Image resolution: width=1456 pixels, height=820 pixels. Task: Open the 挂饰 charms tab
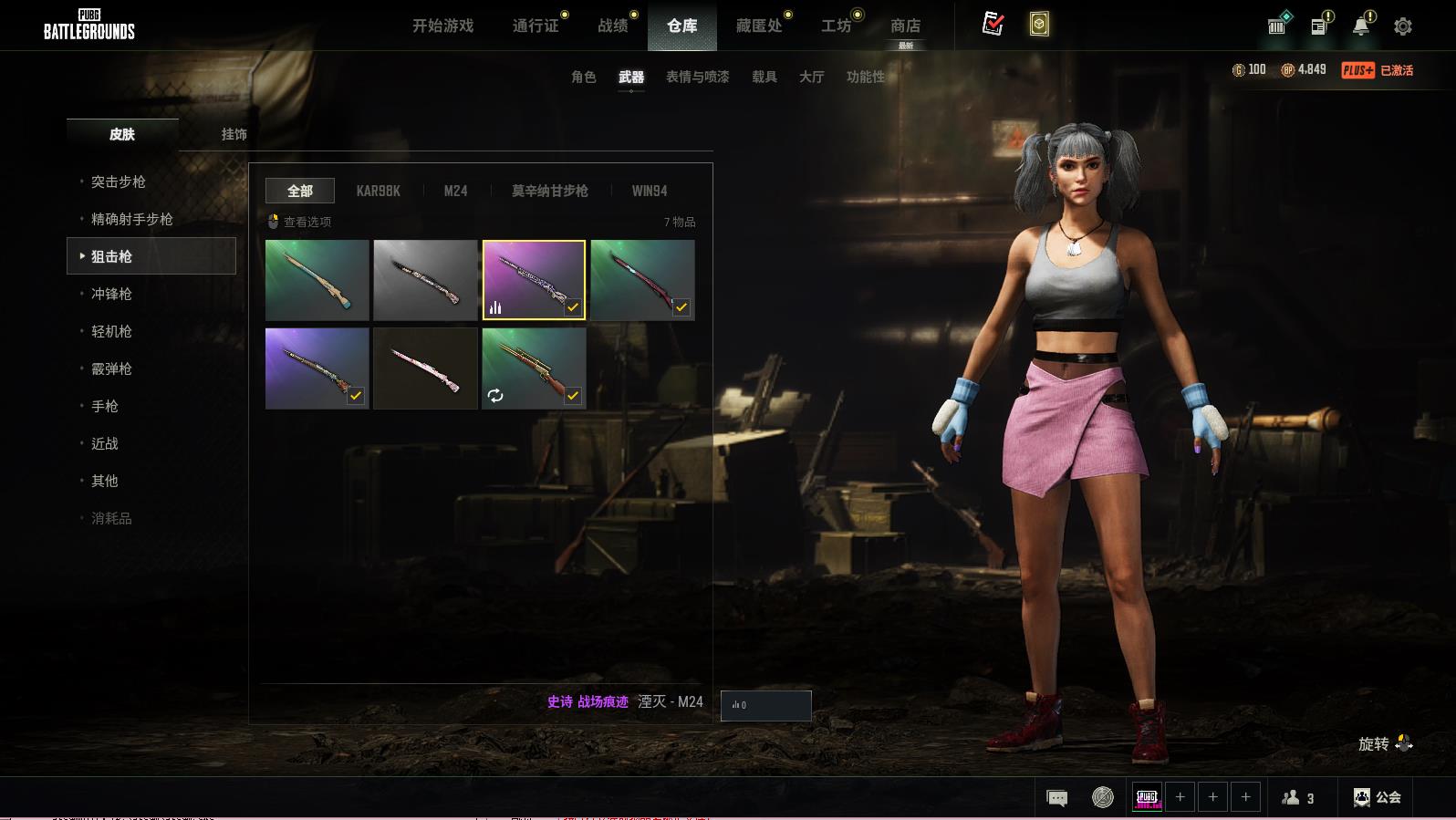[x=234, y=134]
